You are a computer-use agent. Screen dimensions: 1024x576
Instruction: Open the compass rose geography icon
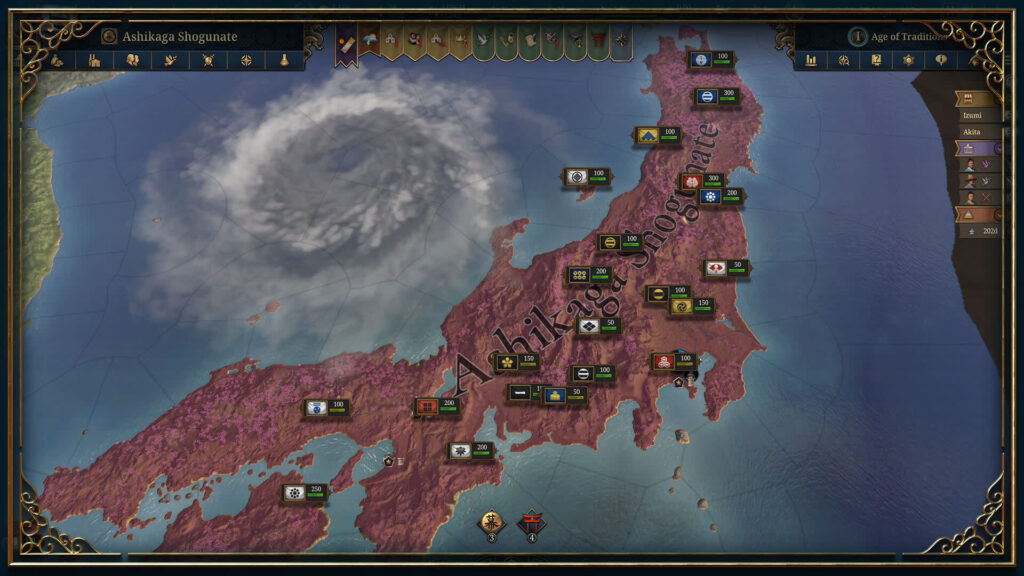coord(247,60)
